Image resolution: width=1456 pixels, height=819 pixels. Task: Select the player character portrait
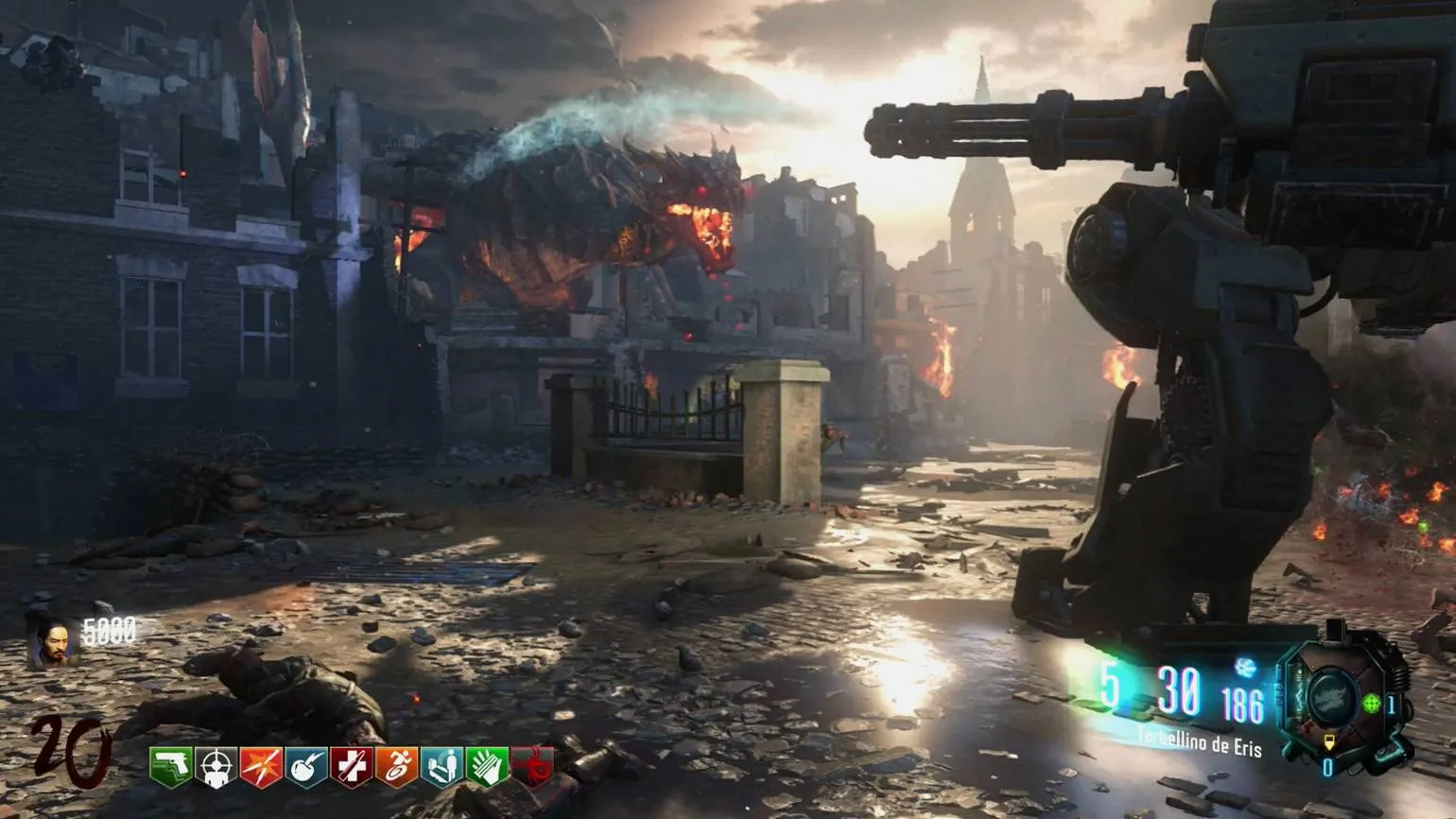click(x=53, y=644)
